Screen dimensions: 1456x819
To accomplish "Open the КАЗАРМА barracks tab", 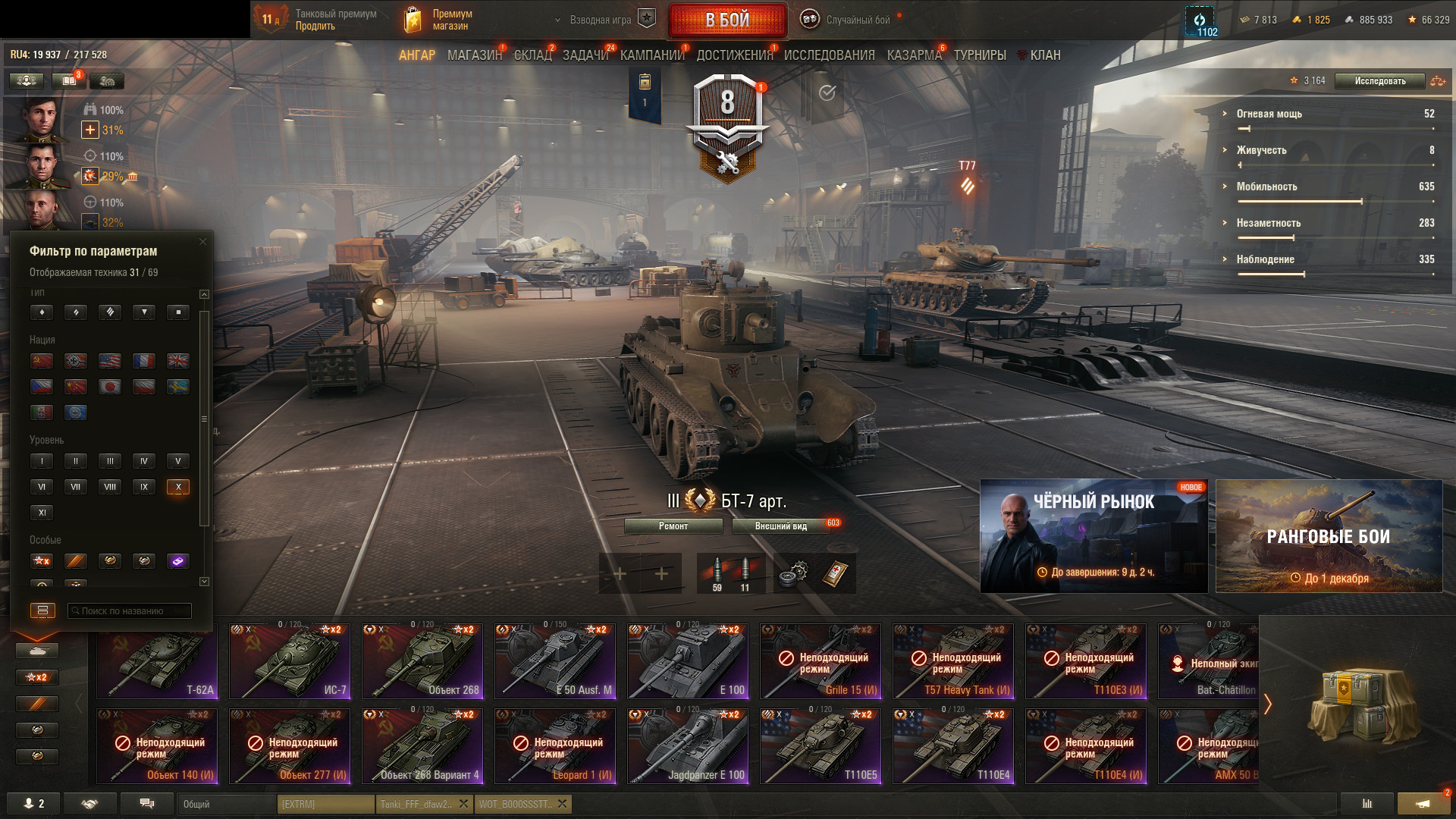I will pos(914,55).
